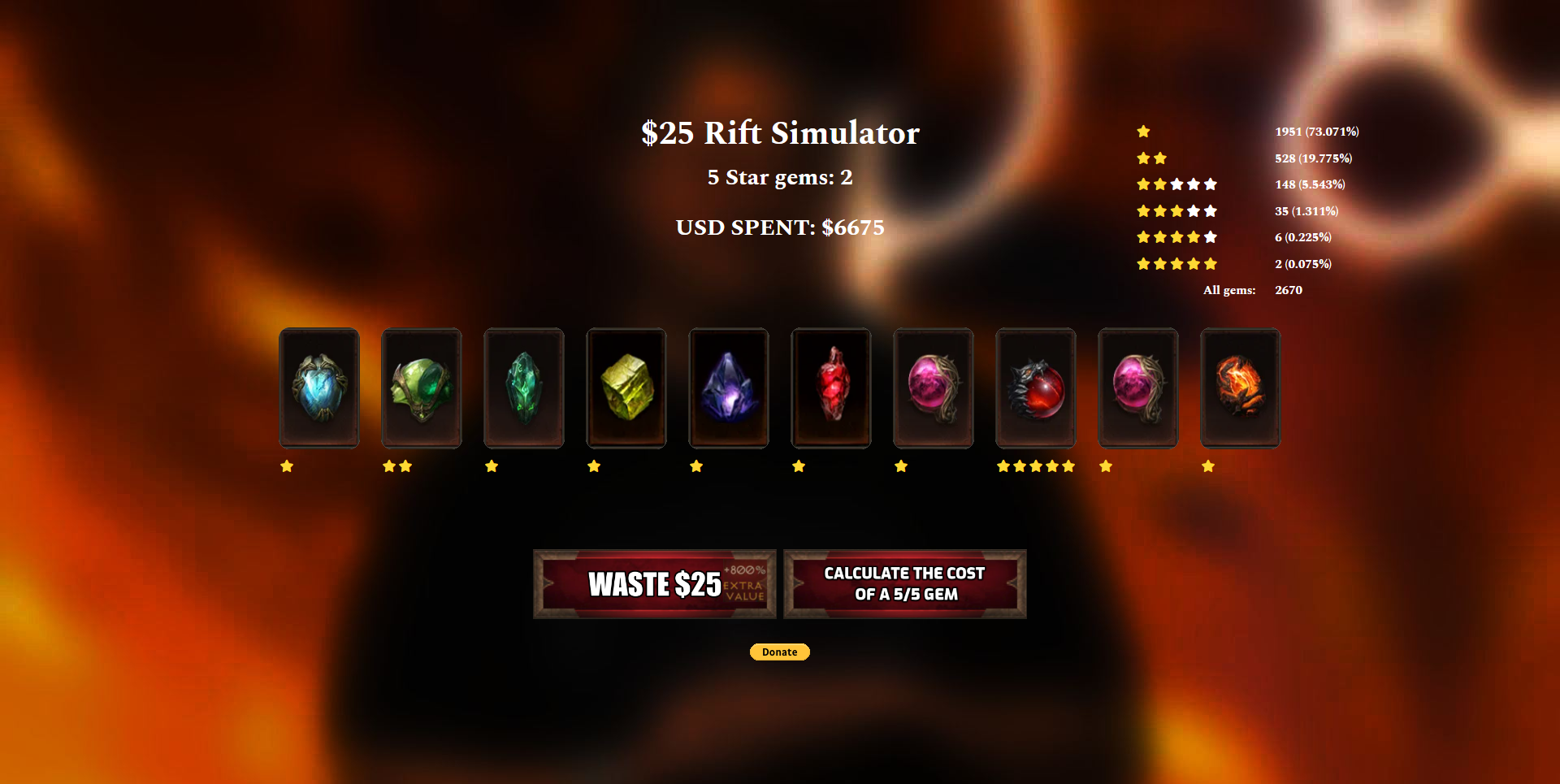The height and width of the screenshot is (784, 1560).
Task: Select the teal crystal gem card
Action: click(523, 387)
